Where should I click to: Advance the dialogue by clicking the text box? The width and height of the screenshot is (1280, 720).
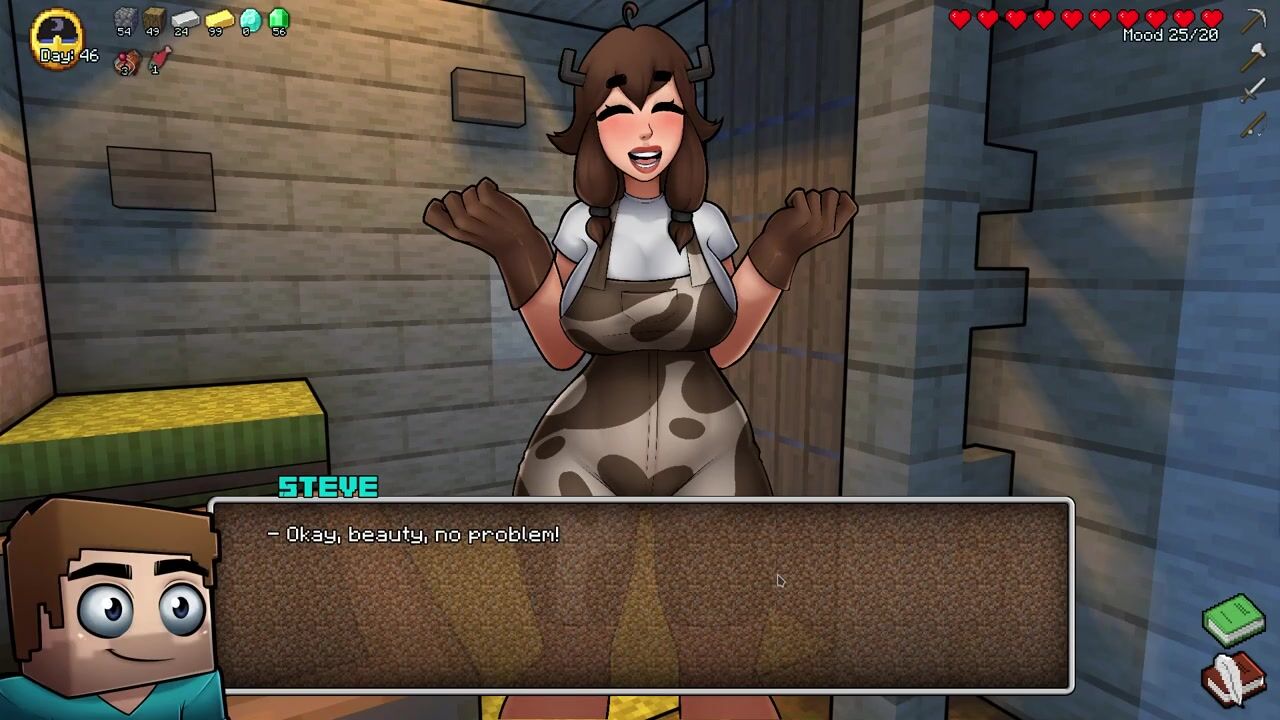(642, 595)
